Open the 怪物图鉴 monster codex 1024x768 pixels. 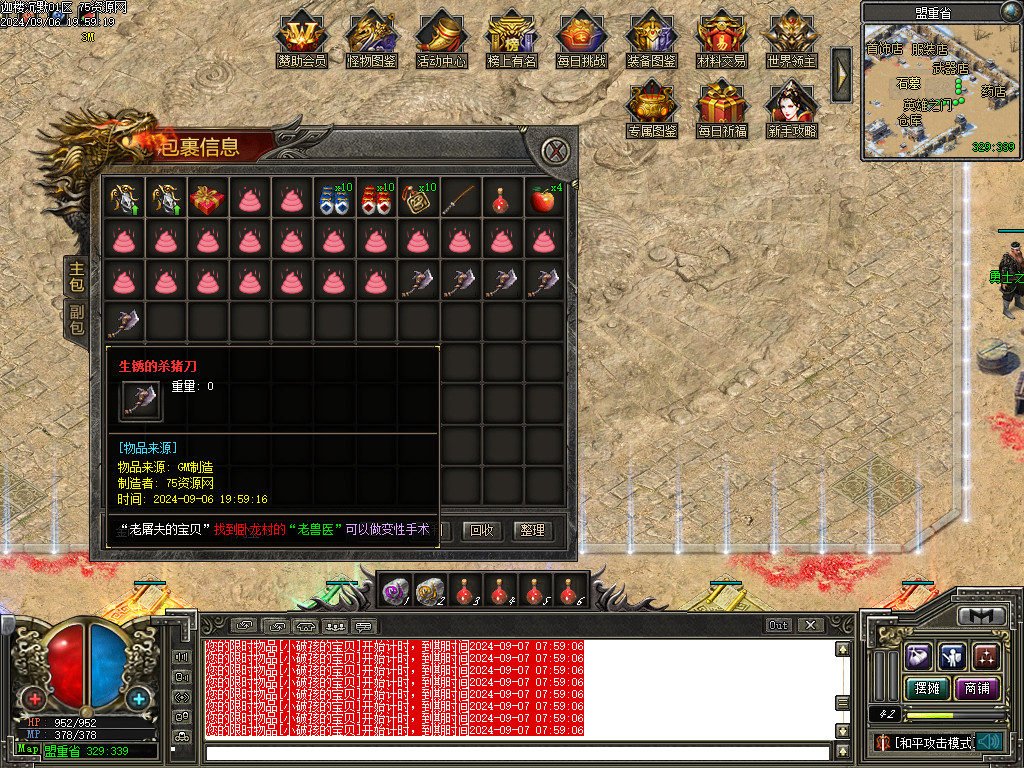pos(372,36)
